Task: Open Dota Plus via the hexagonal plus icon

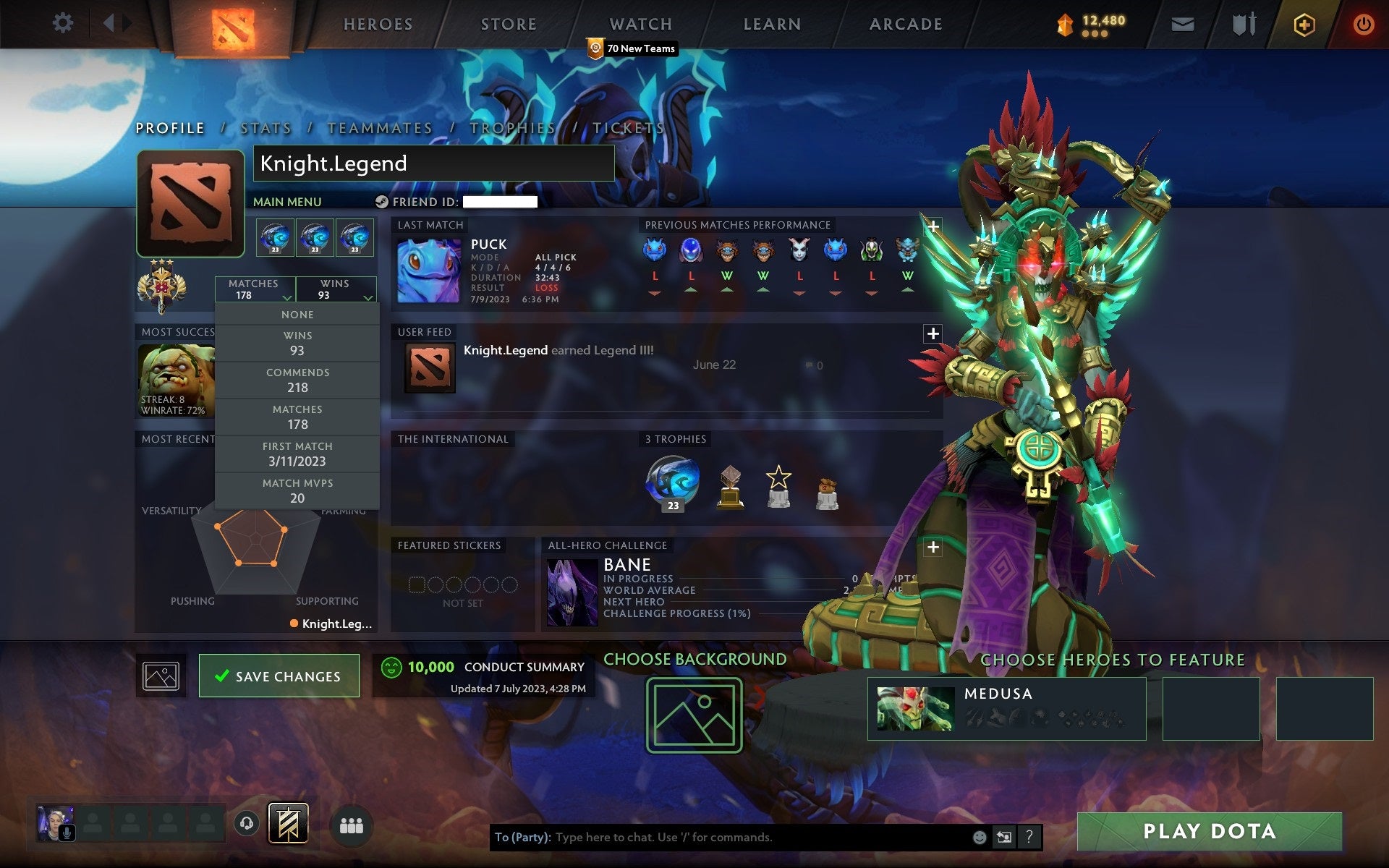Action: click(x=1302, y=22)
